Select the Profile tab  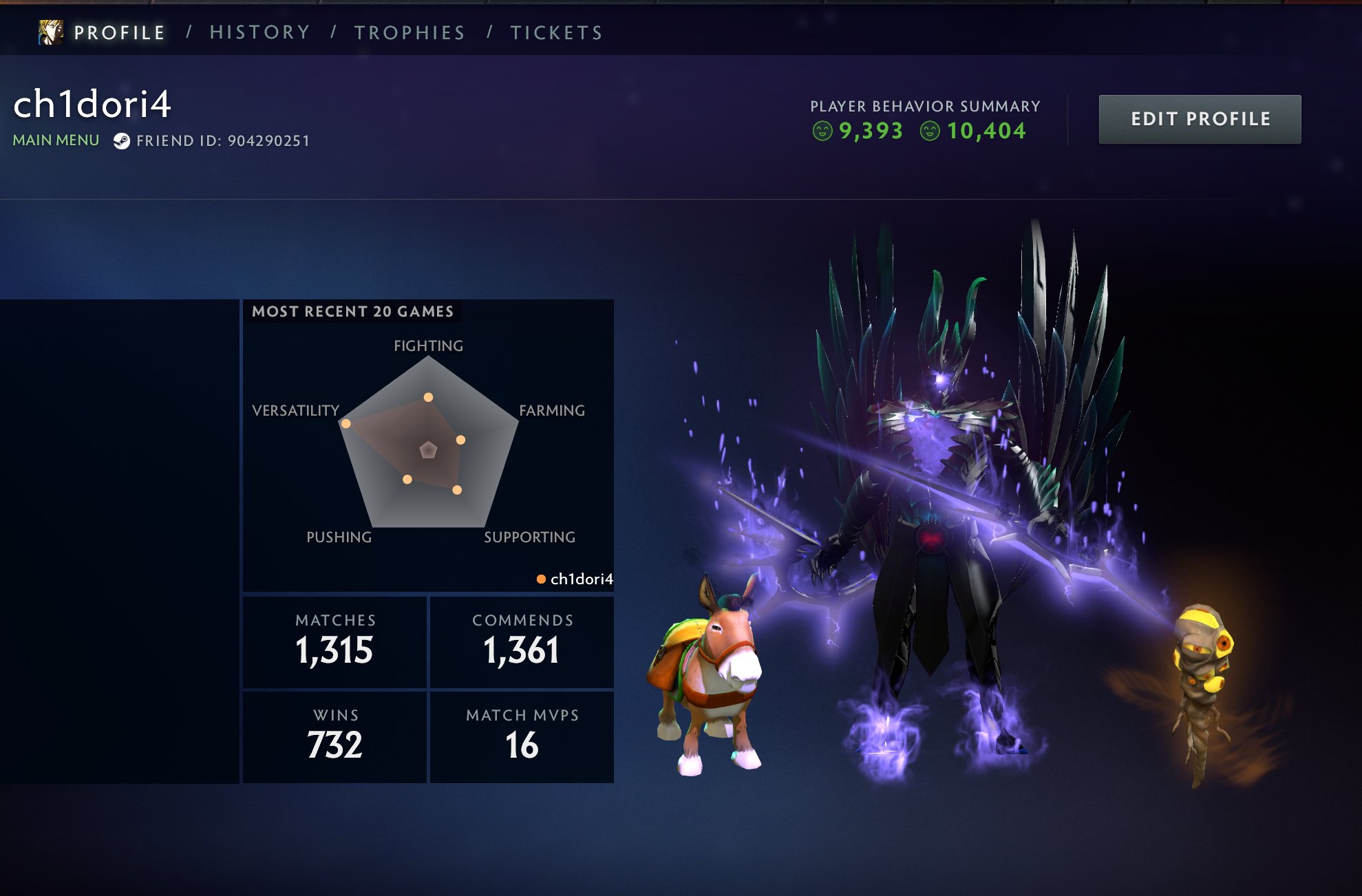120,32
